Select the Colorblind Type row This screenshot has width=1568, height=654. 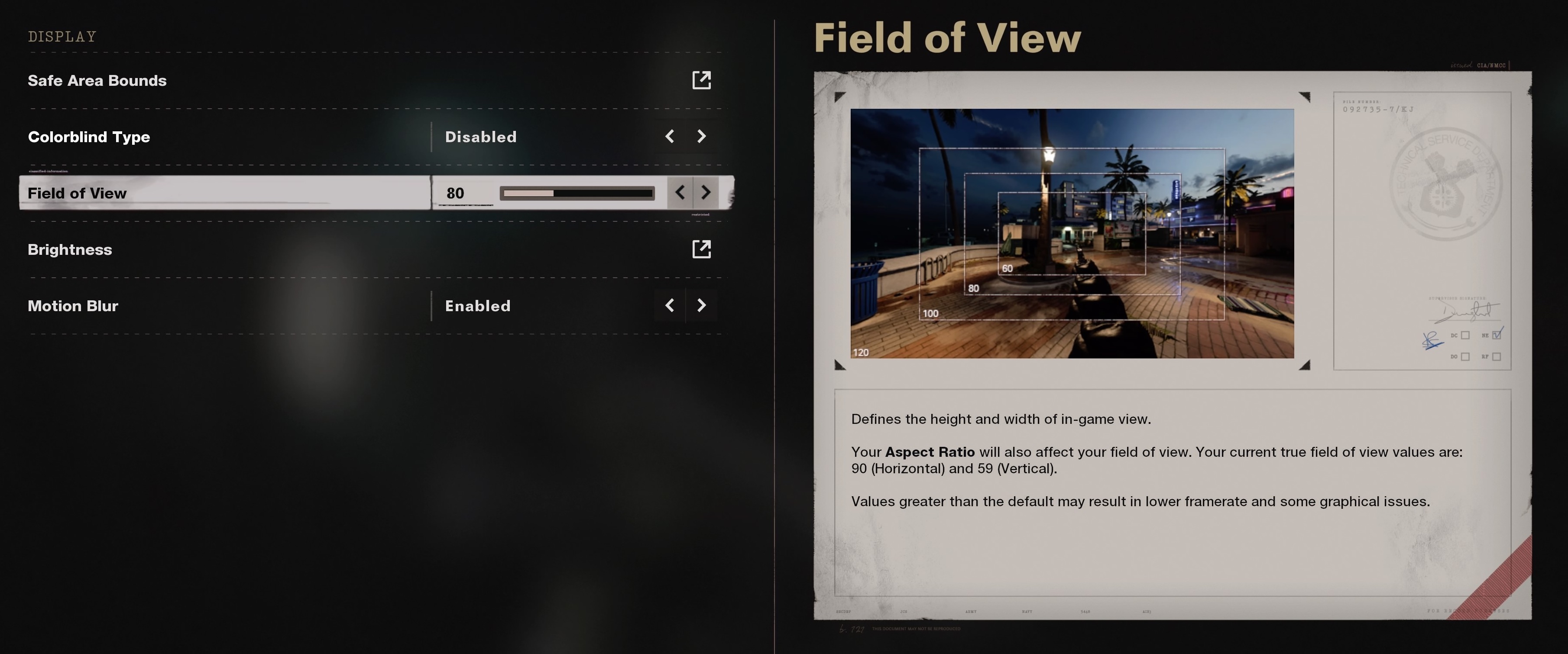coord(89,137)
